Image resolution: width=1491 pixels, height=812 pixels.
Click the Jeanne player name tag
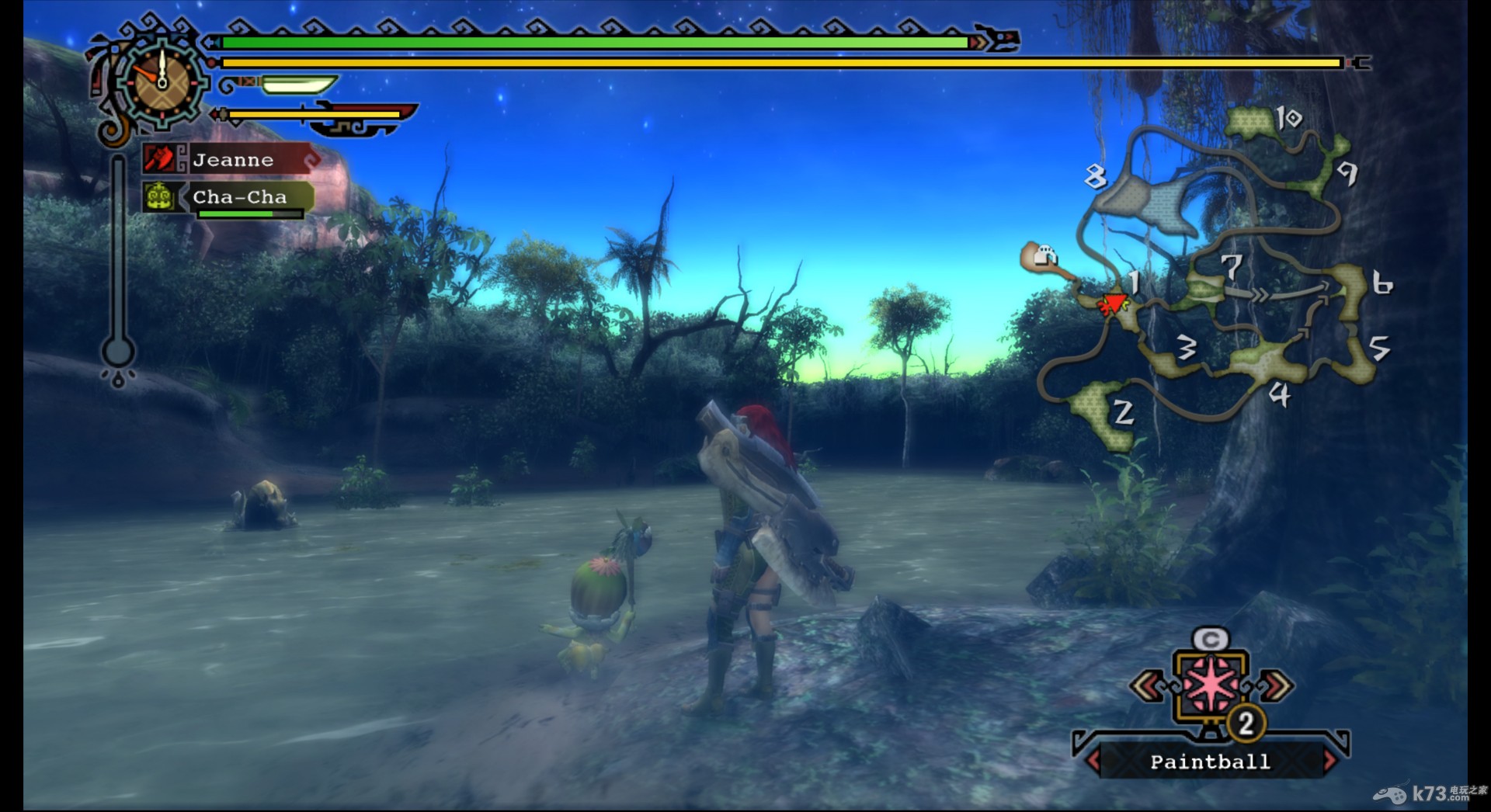(x=233, y=160)
